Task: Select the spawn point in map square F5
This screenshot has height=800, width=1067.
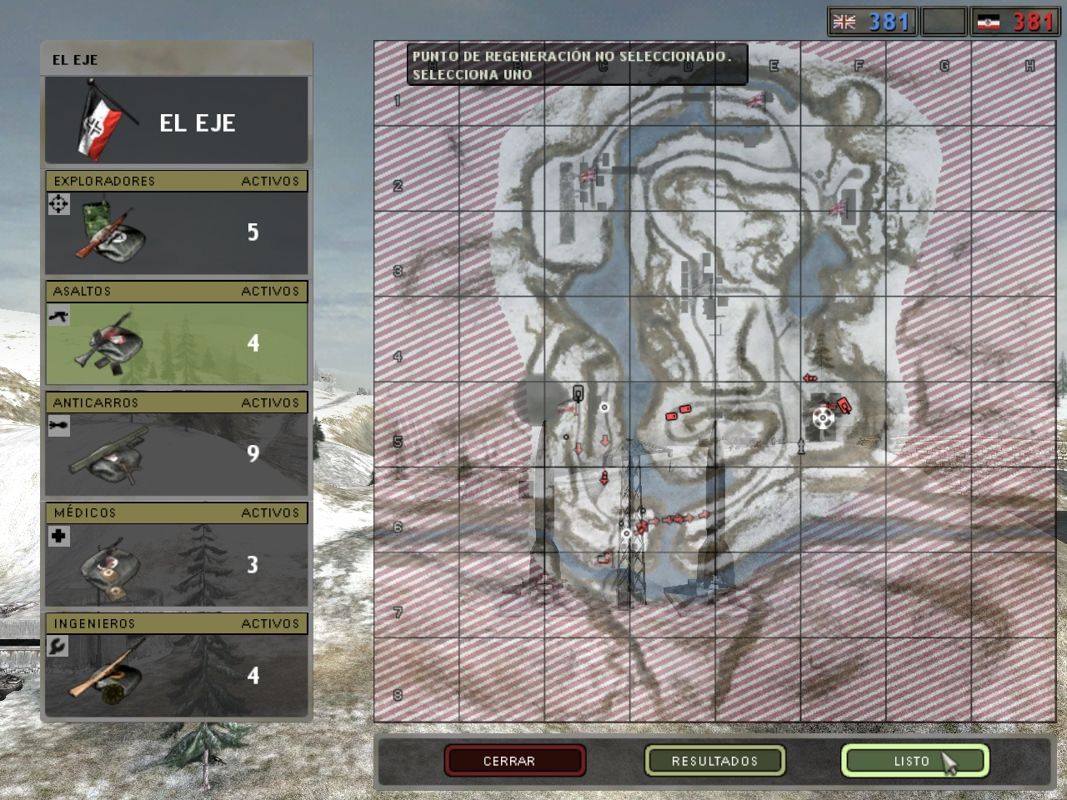Action: [x=823, y=416]
